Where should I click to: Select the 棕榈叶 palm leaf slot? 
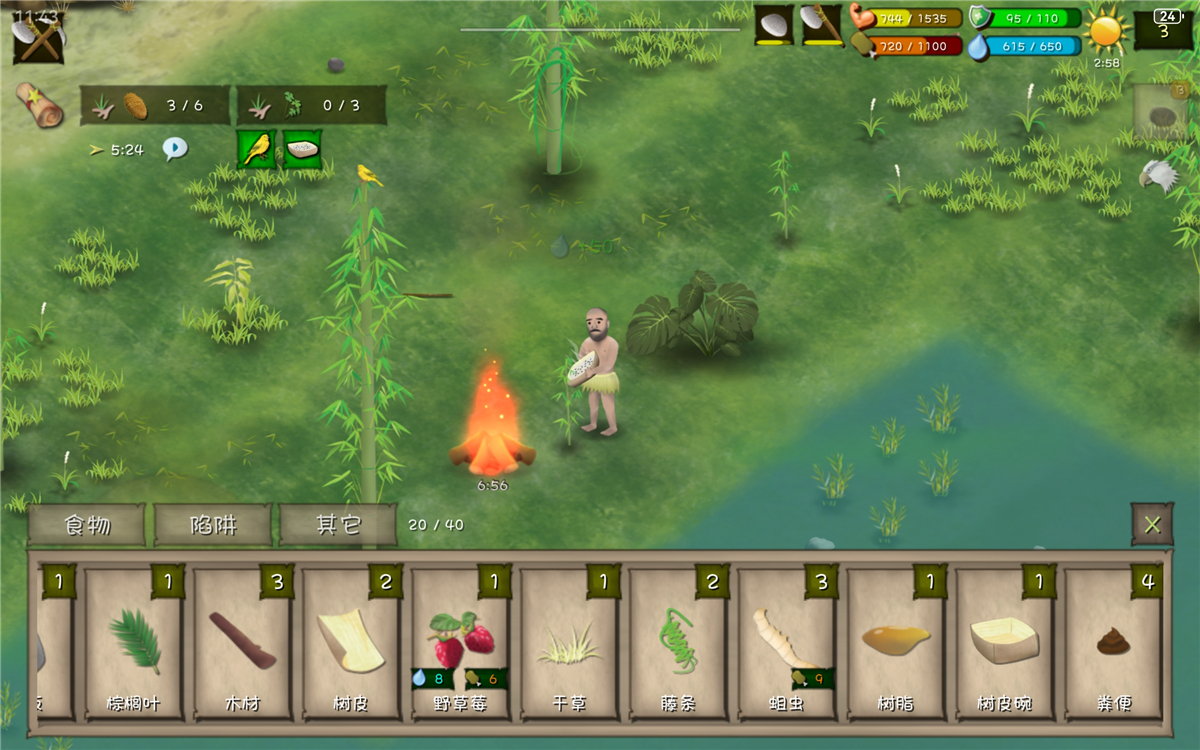134,644
